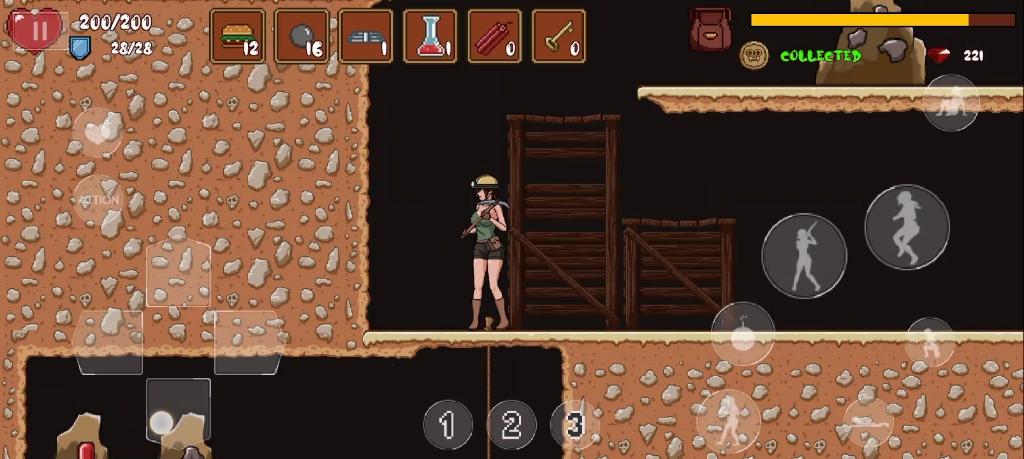Viewport: 1024px width, 459px height.
Task: Open the backpack inventory
Action: click(x=710, y=30)
